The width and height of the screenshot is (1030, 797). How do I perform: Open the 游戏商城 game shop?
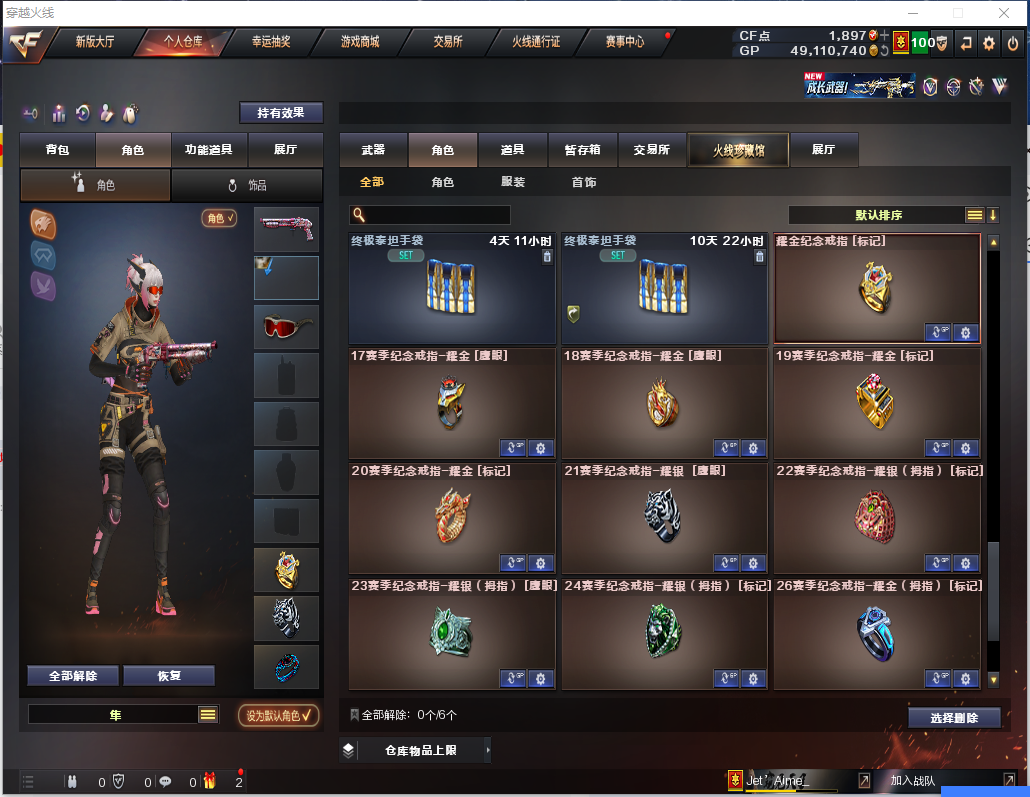[359, 42]
